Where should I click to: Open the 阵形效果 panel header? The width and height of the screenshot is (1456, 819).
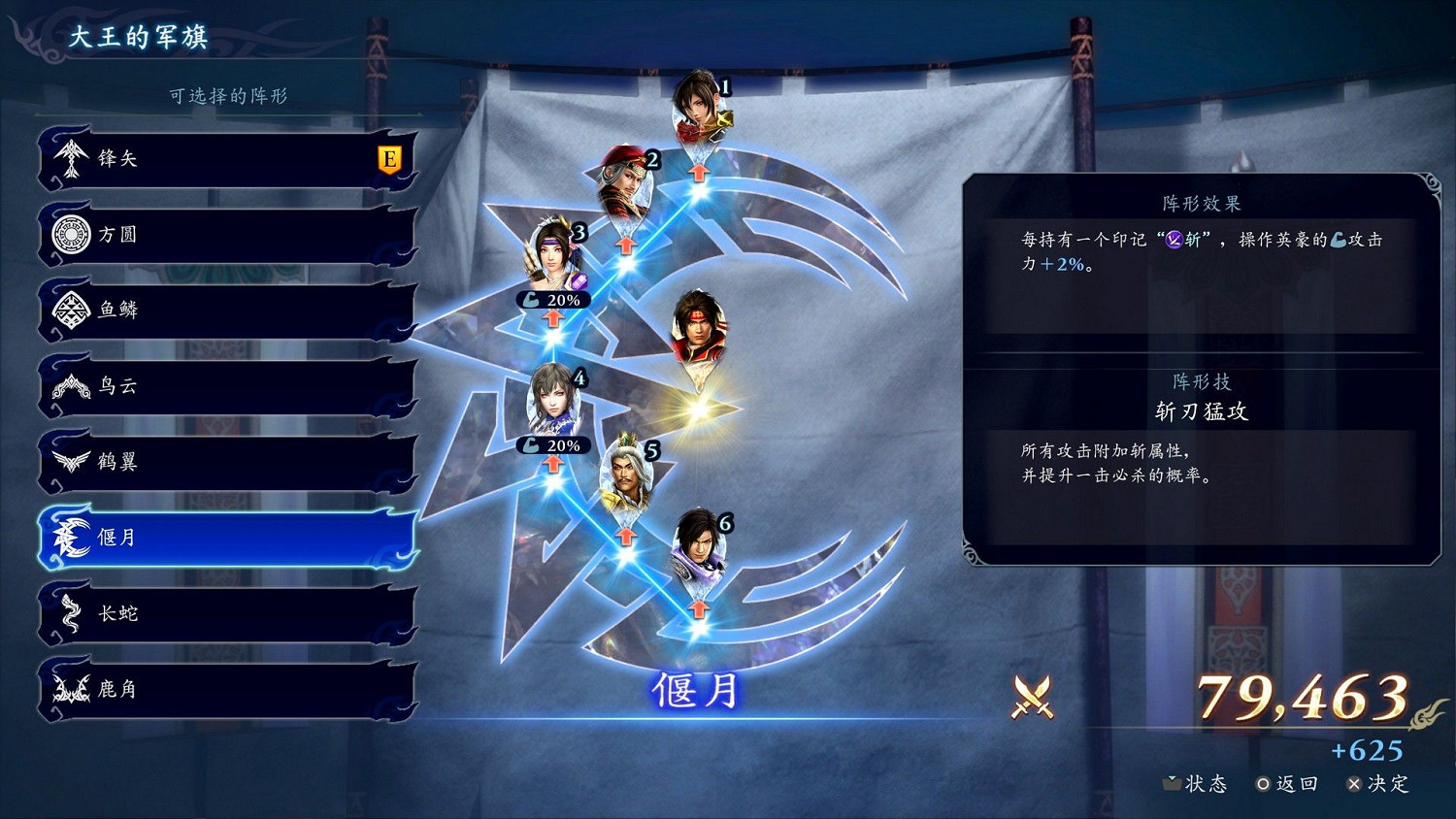[x=1202, y=203]
